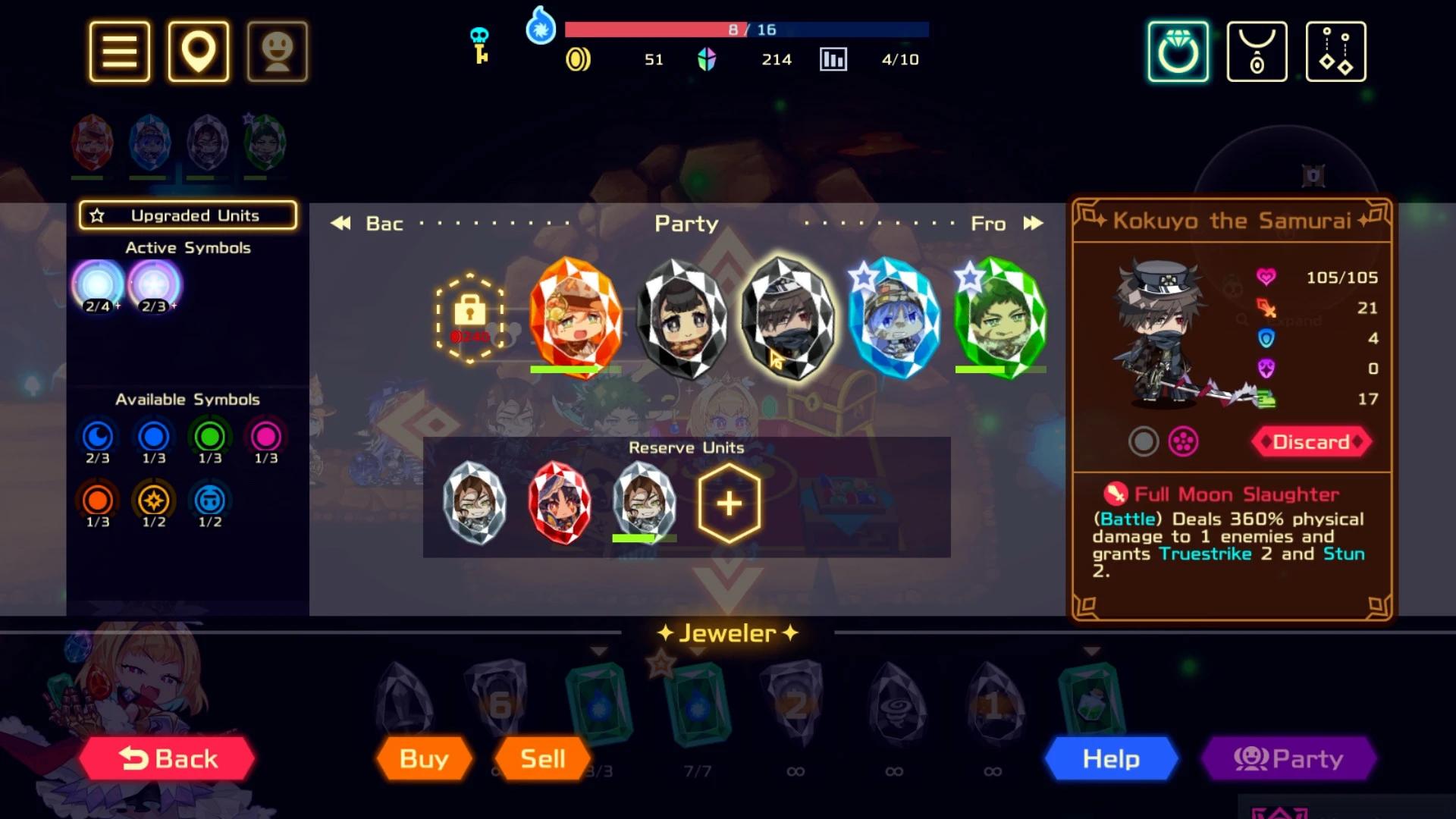The height and width of the screenshot is (819, 1456).
Task: Expand the Back row arrow of the Party
Action: [339, 223]
